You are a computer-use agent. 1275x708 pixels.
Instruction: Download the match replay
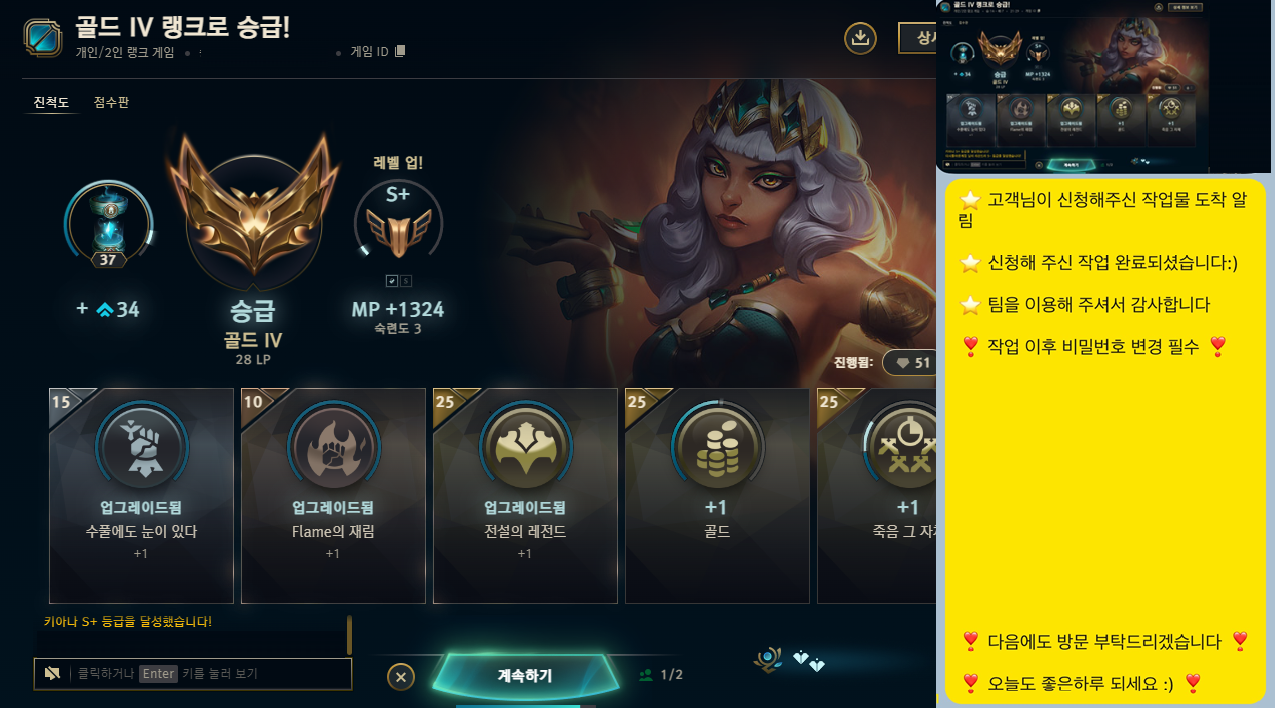(860, 39)
